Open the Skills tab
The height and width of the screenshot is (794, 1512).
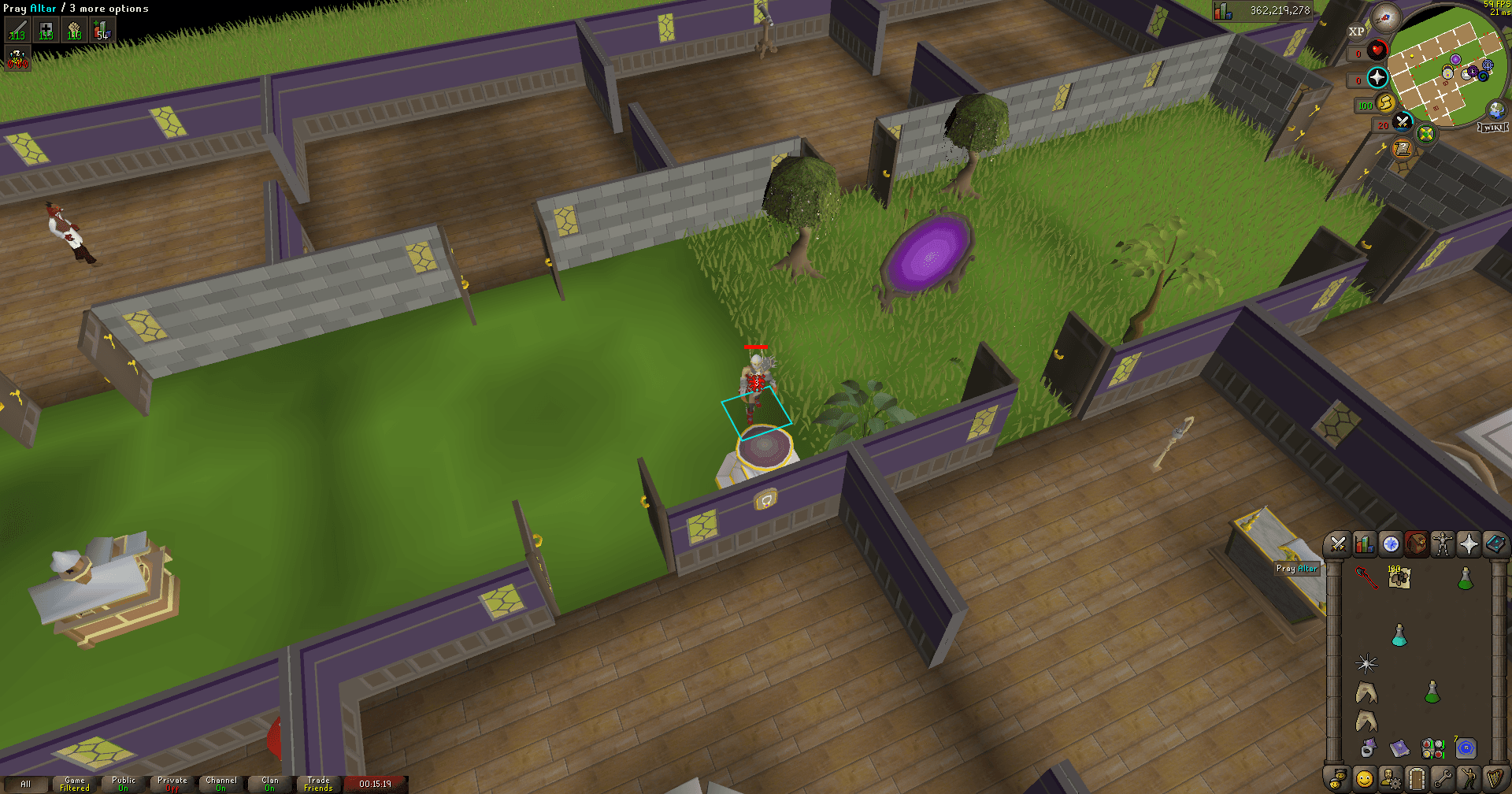point(1363,542)
